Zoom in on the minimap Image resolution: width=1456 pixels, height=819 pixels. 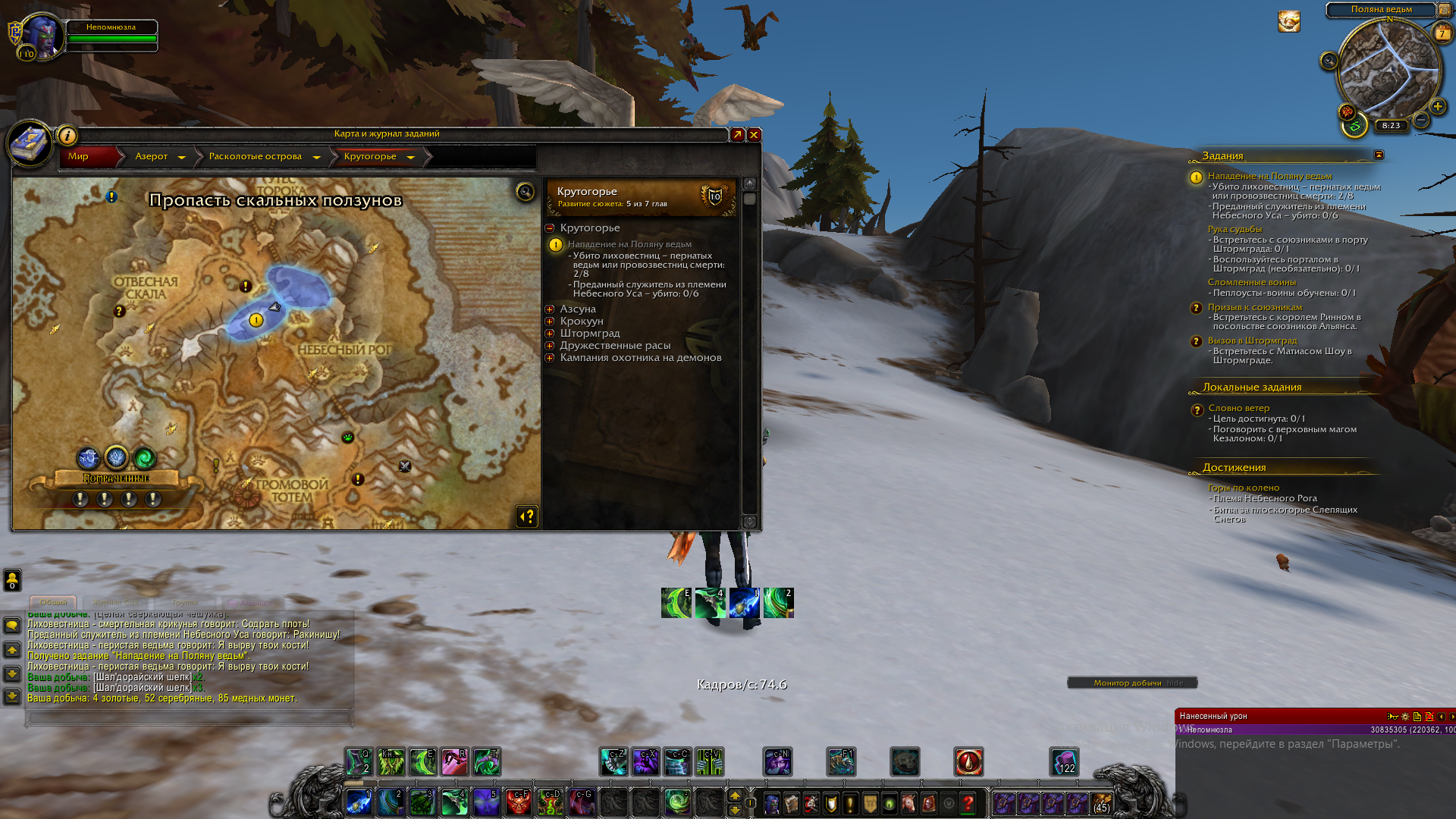point(1437,106)
